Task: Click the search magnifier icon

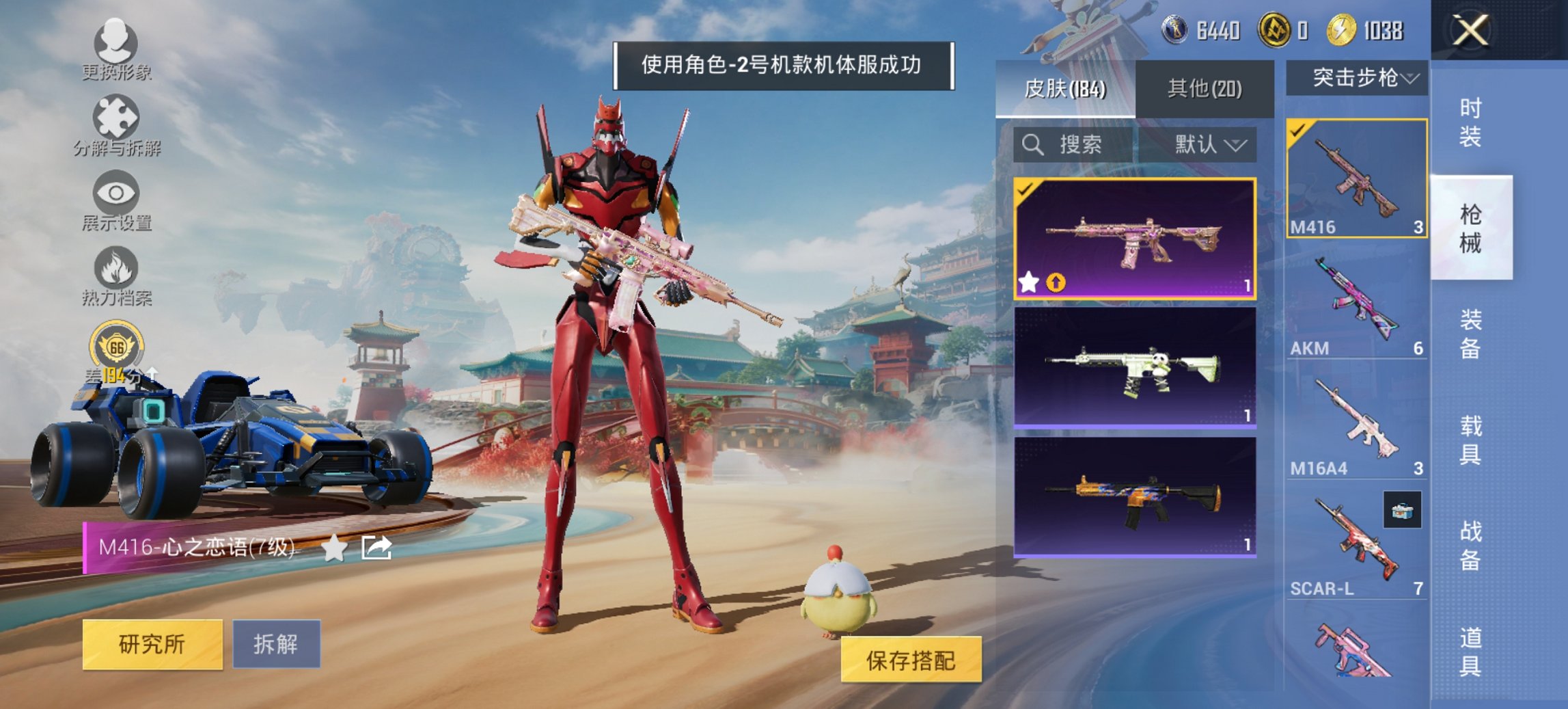Action: (x=1031, y=145)
